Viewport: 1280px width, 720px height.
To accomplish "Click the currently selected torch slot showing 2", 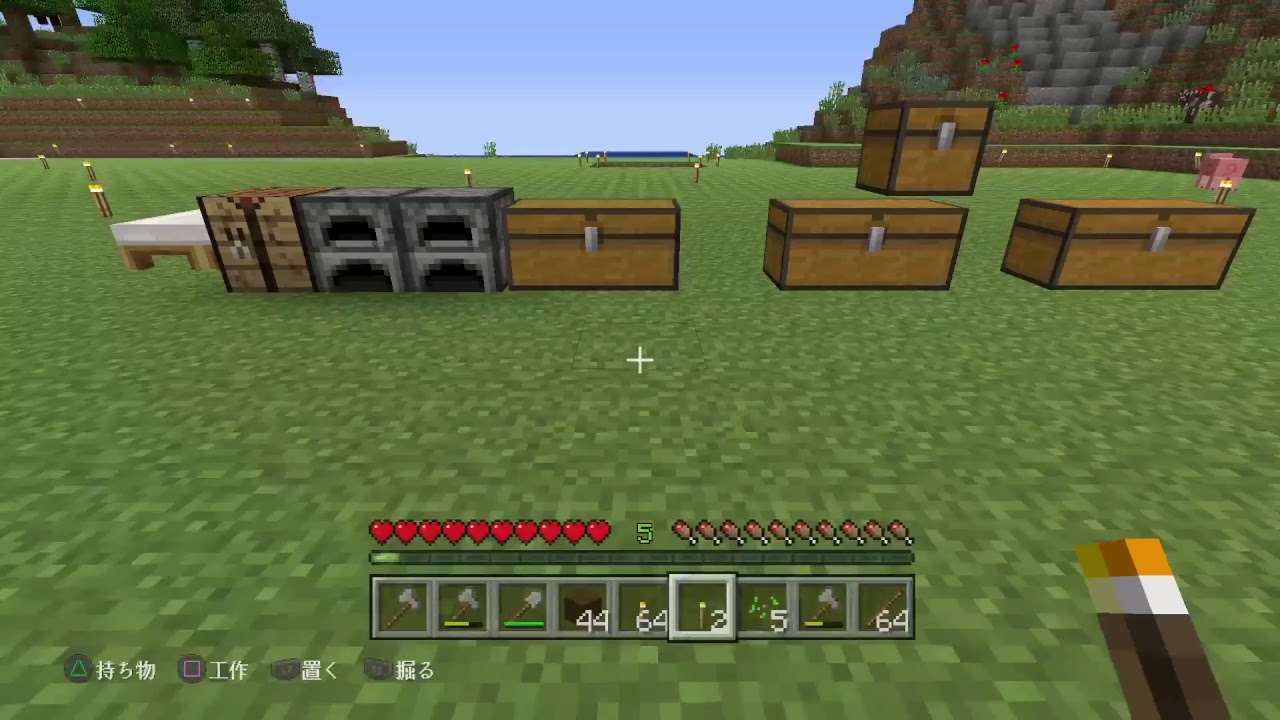I will pos(703,605).
